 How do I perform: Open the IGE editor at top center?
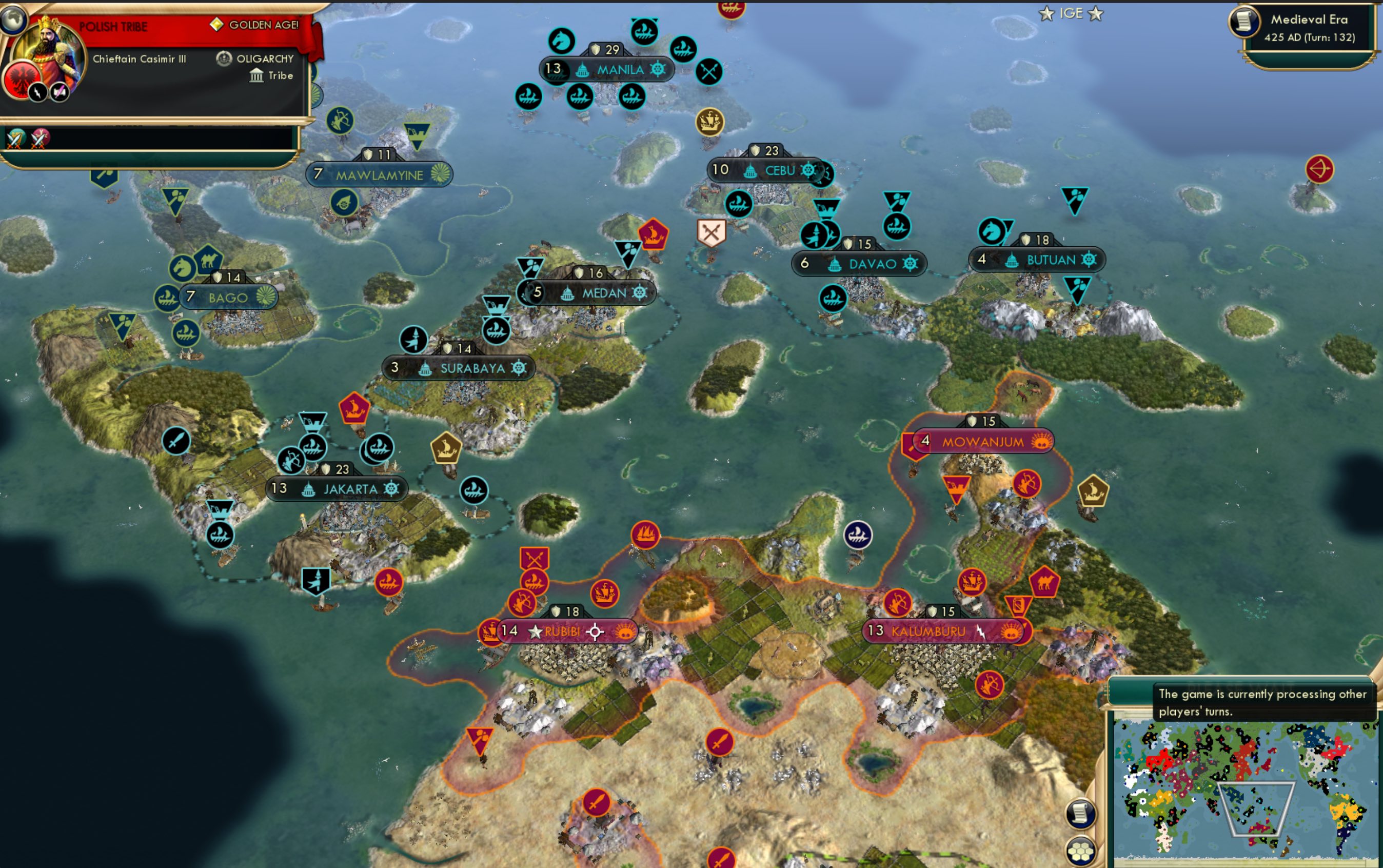(1070, 14)
